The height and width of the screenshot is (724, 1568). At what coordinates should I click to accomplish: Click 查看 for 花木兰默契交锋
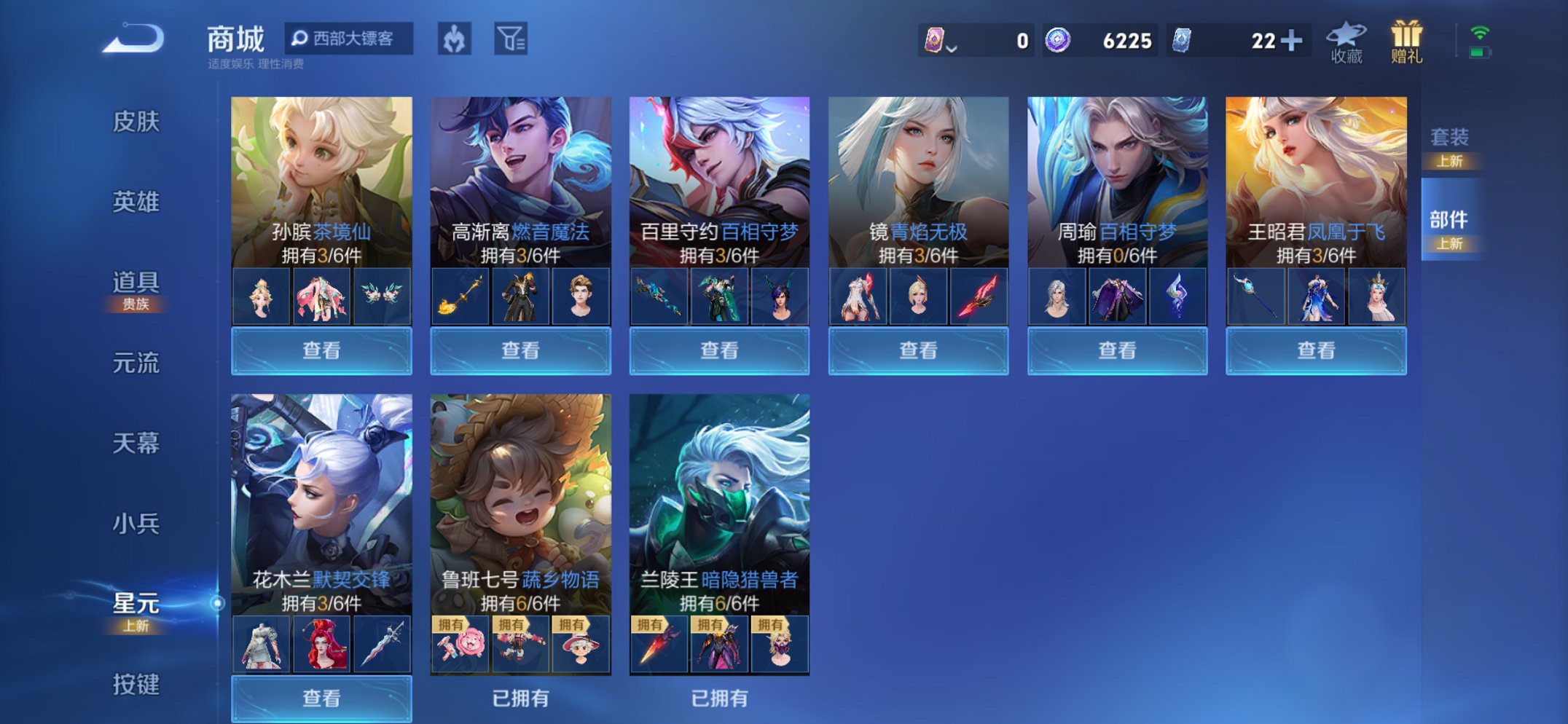pyautogui.click(x=321, y=699)
